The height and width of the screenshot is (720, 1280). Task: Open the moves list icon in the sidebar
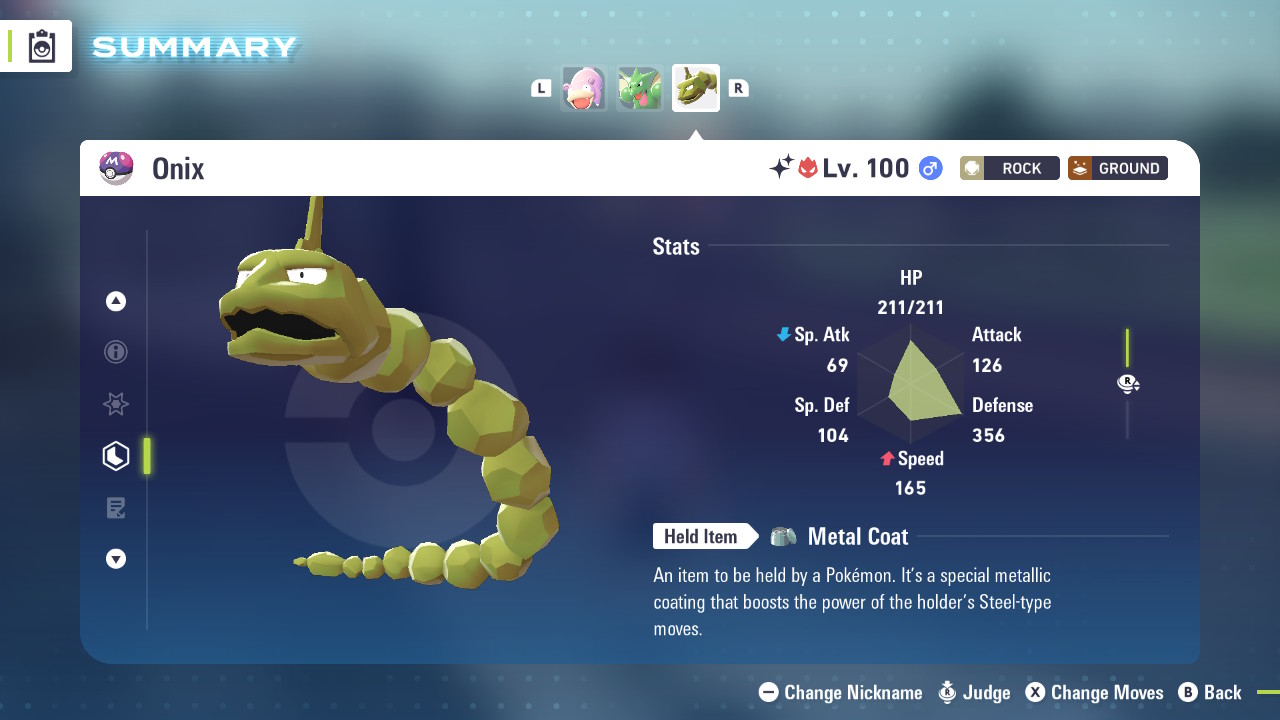tap(115, 507)
